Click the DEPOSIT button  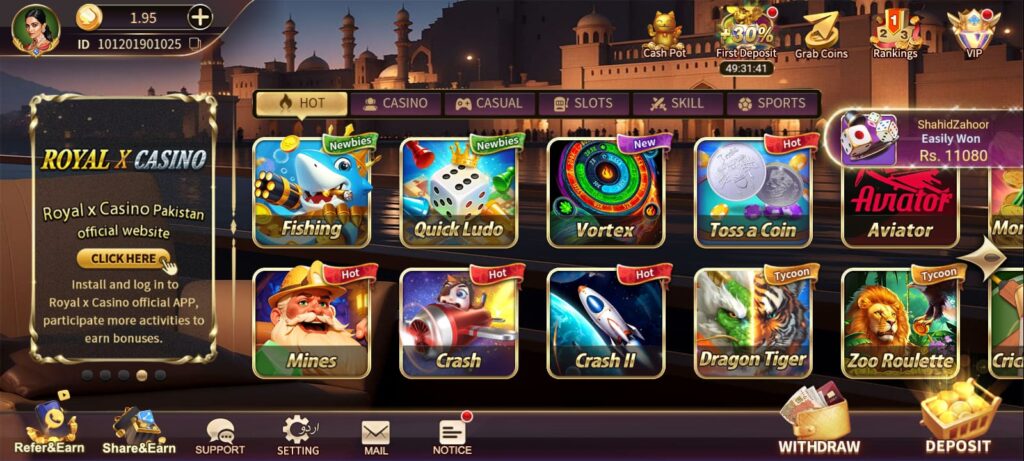click(958, 421)
